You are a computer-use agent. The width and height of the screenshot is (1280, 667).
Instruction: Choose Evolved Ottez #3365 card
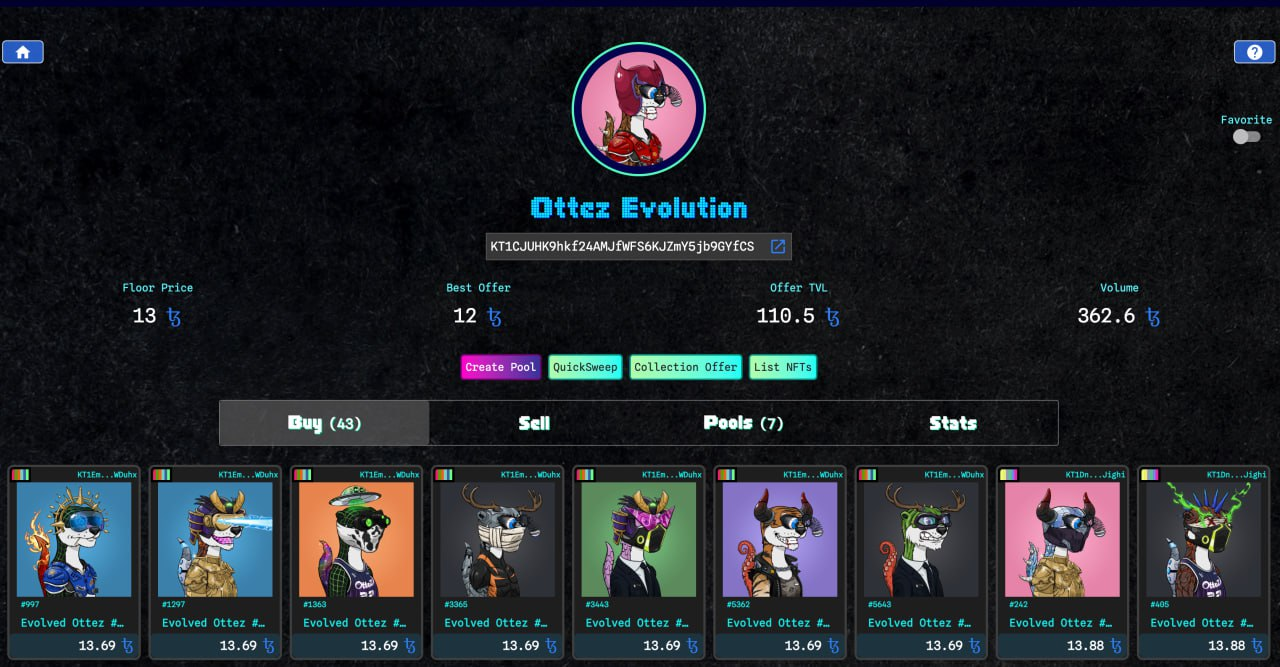coord(497,540)
